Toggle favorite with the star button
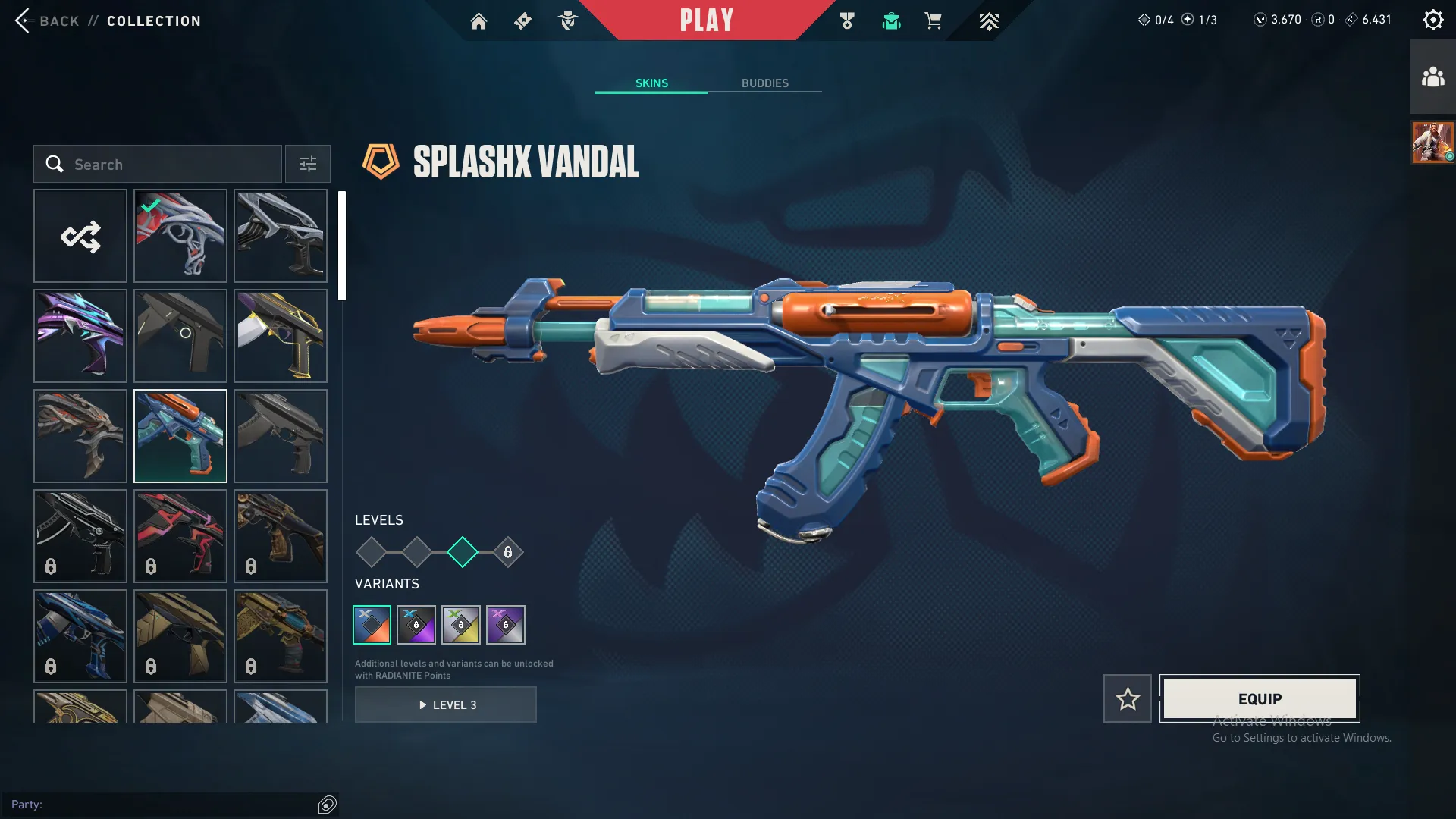 pos(1127,698)
